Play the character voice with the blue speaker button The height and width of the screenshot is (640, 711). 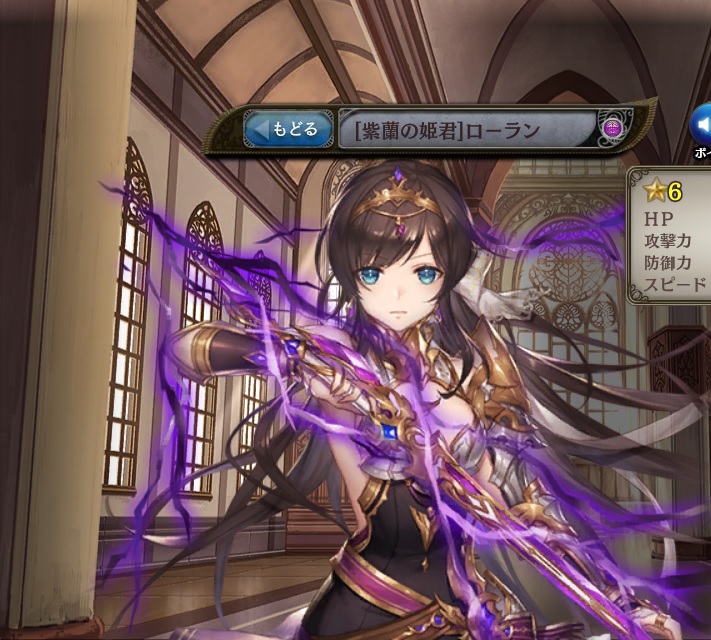click(702, 126)
